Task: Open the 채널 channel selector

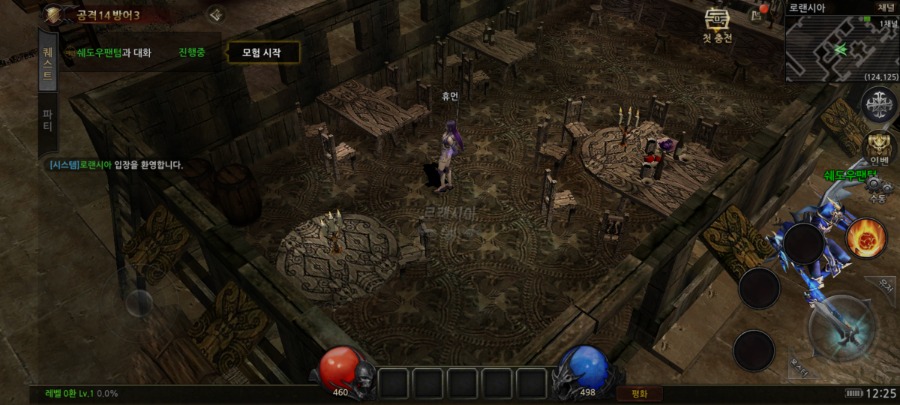Action: point(887,7)
